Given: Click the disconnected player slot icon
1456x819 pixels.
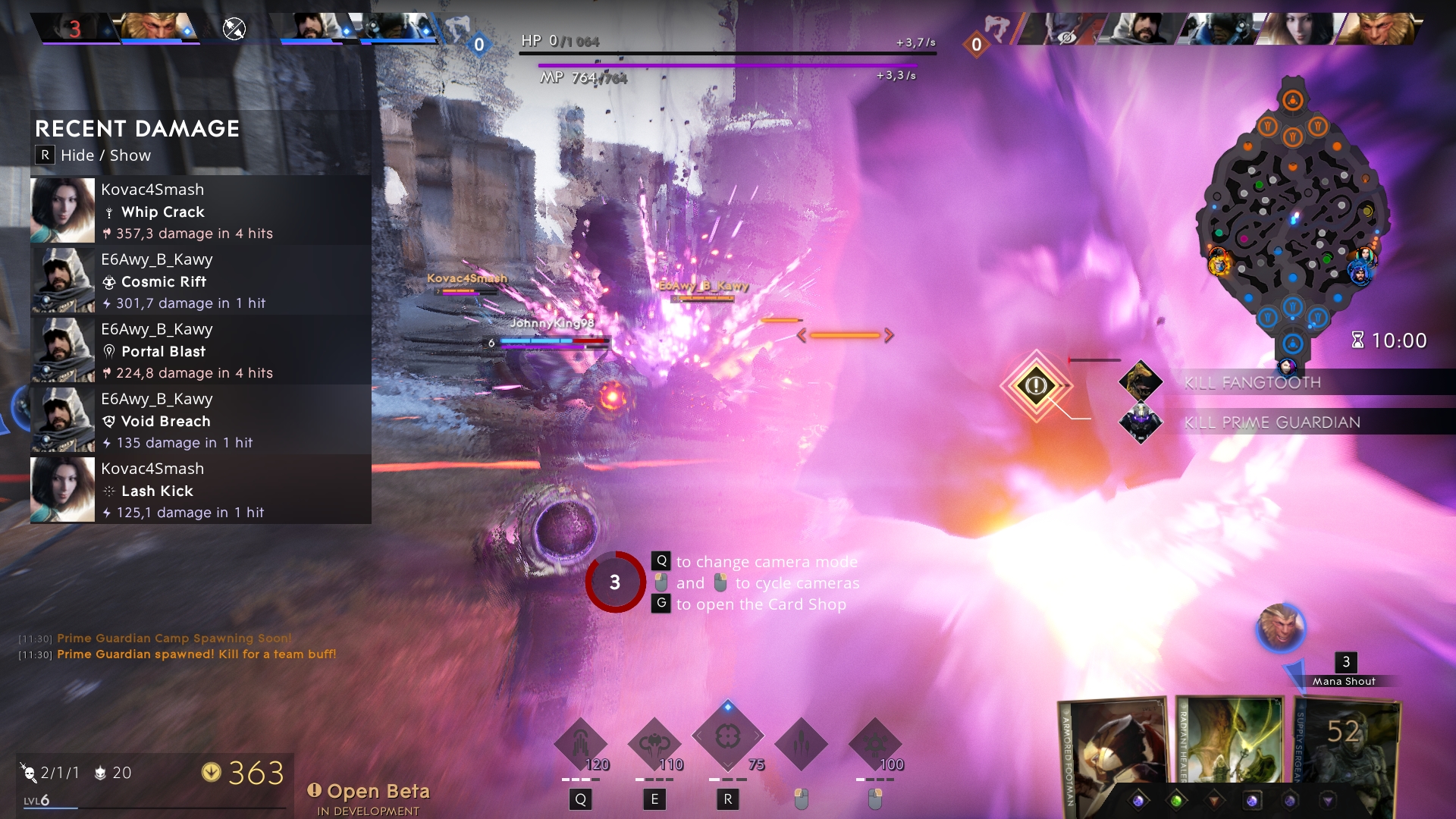Looking at the screenshot, I should tap(234, 29).
